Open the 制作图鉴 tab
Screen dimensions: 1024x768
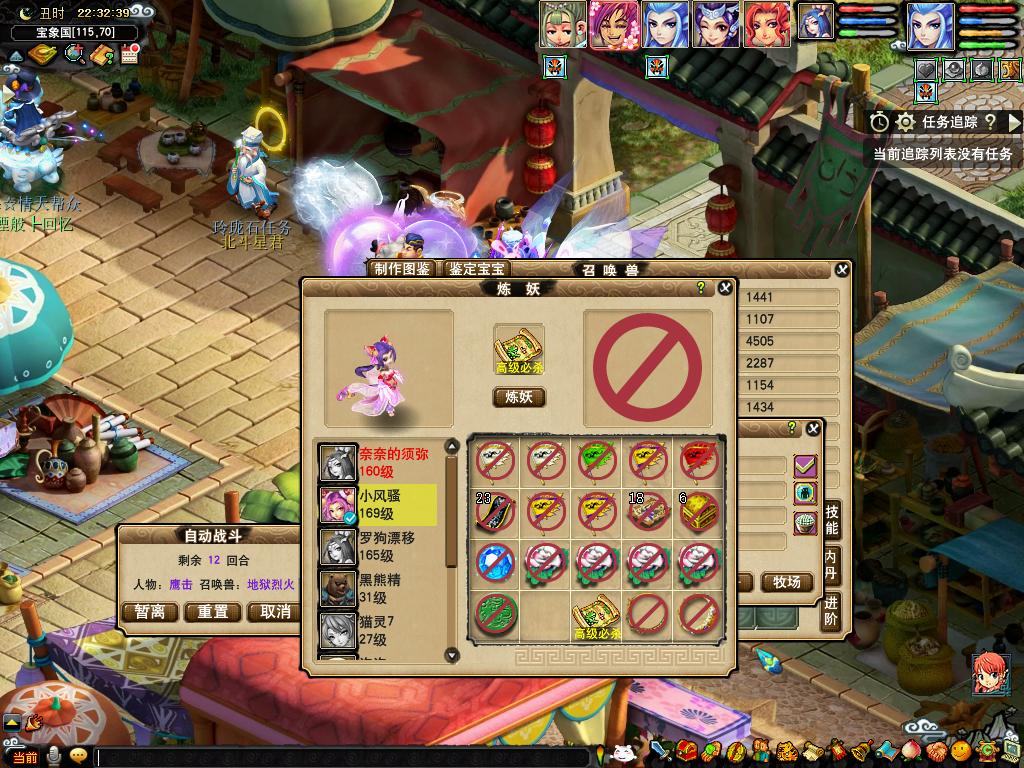402,269
